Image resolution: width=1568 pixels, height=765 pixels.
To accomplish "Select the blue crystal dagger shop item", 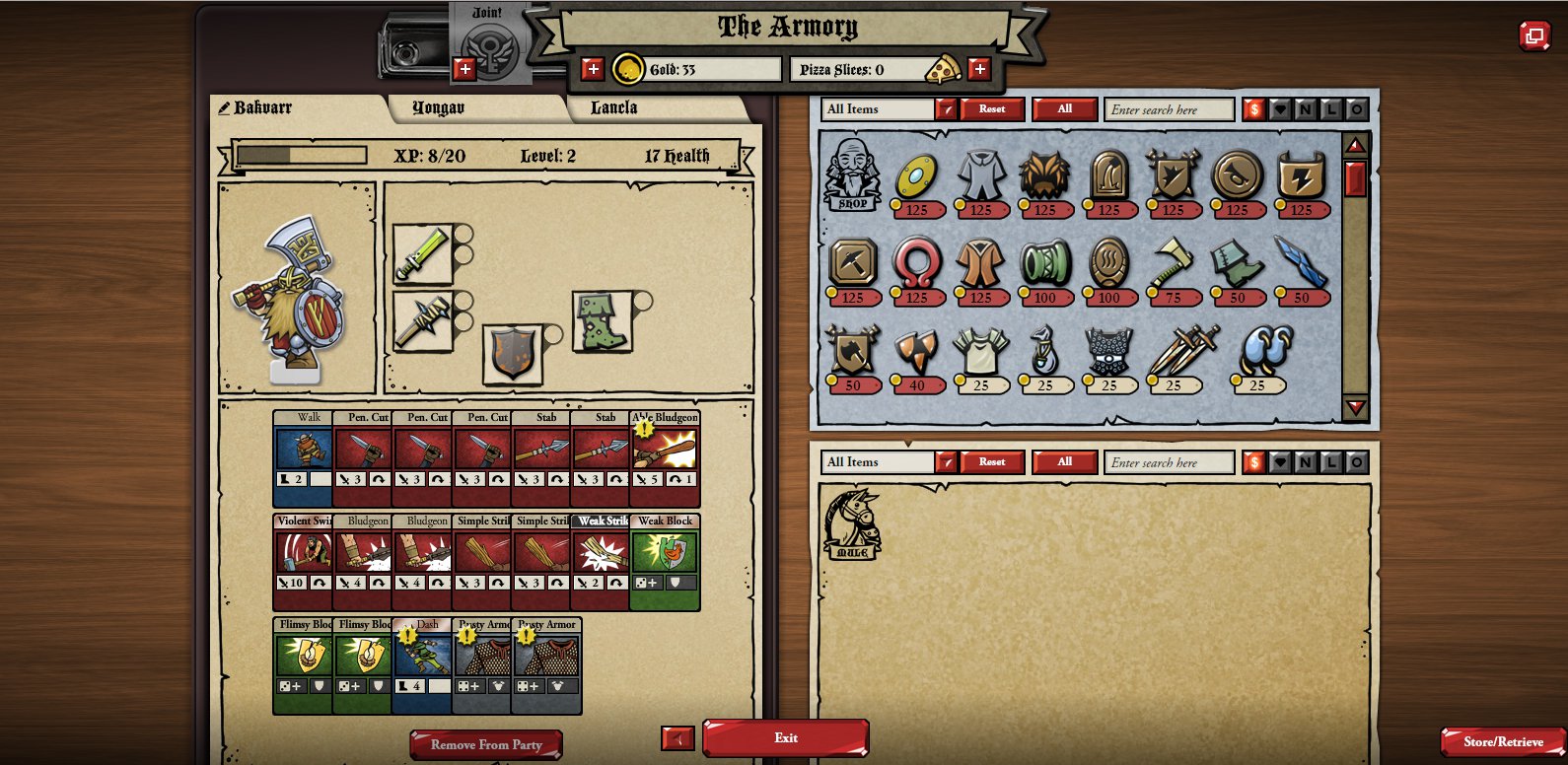I will point(1301,262).
